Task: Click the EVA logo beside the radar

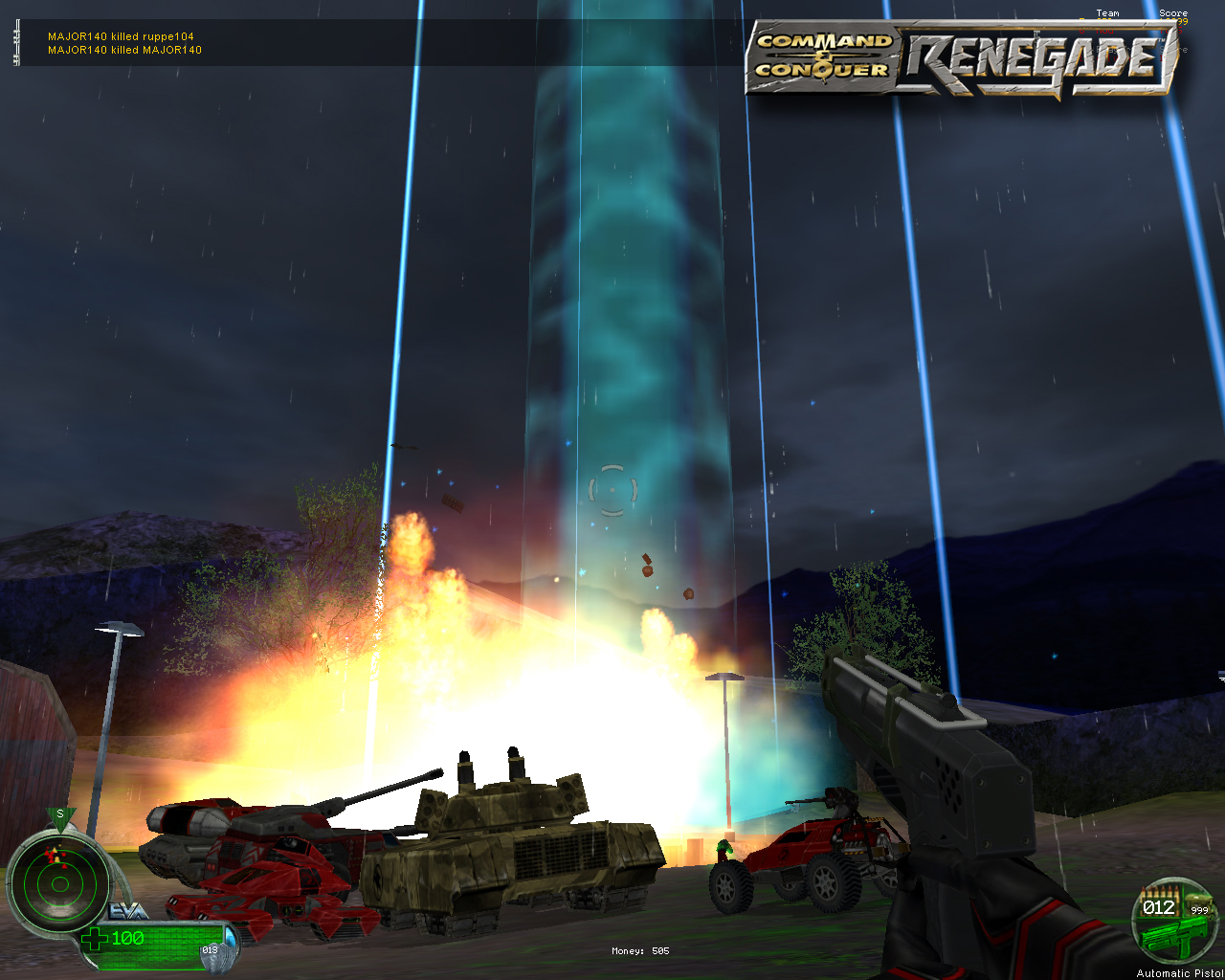Action: [127, 912]
